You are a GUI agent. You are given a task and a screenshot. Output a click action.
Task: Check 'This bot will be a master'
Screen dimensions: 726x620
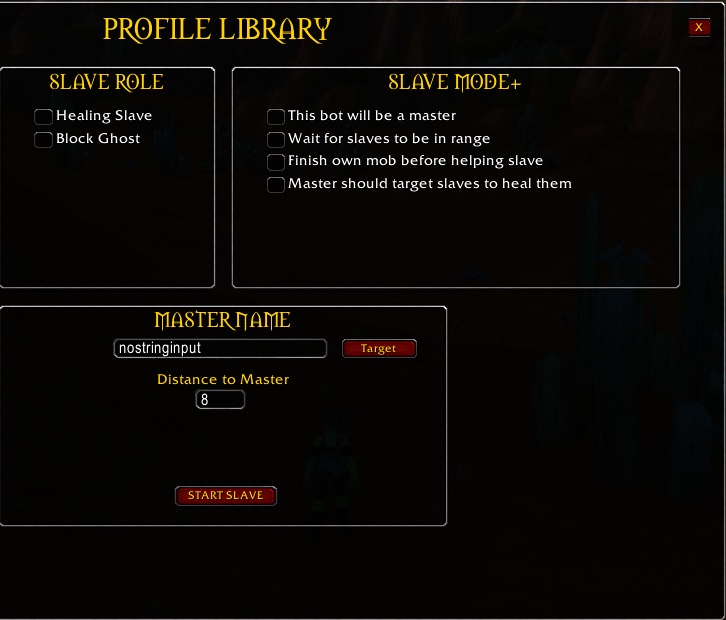click(276, 117)
